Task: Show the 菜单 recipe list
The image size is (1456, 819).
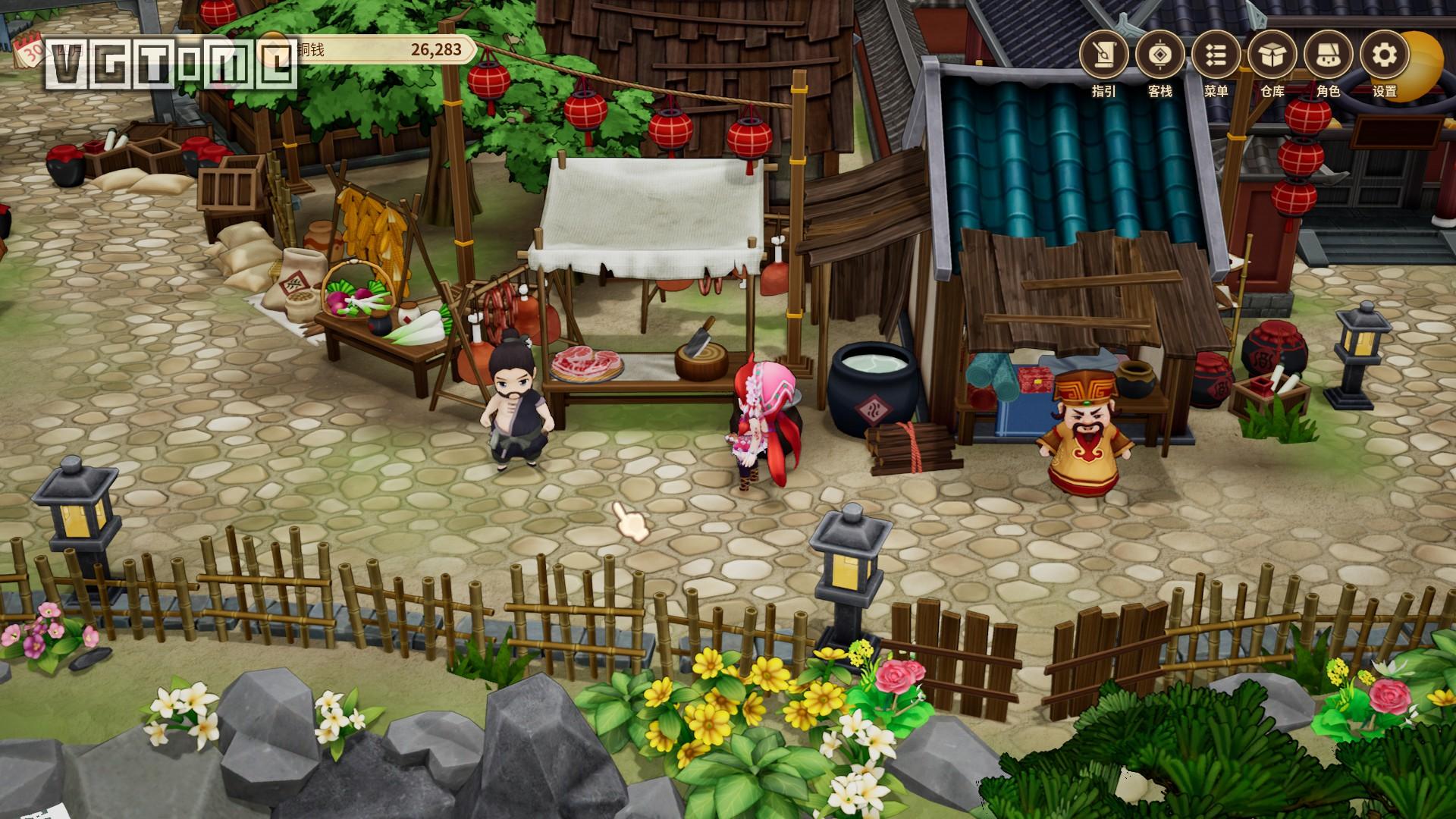Action: click(x=1216, y=55)
